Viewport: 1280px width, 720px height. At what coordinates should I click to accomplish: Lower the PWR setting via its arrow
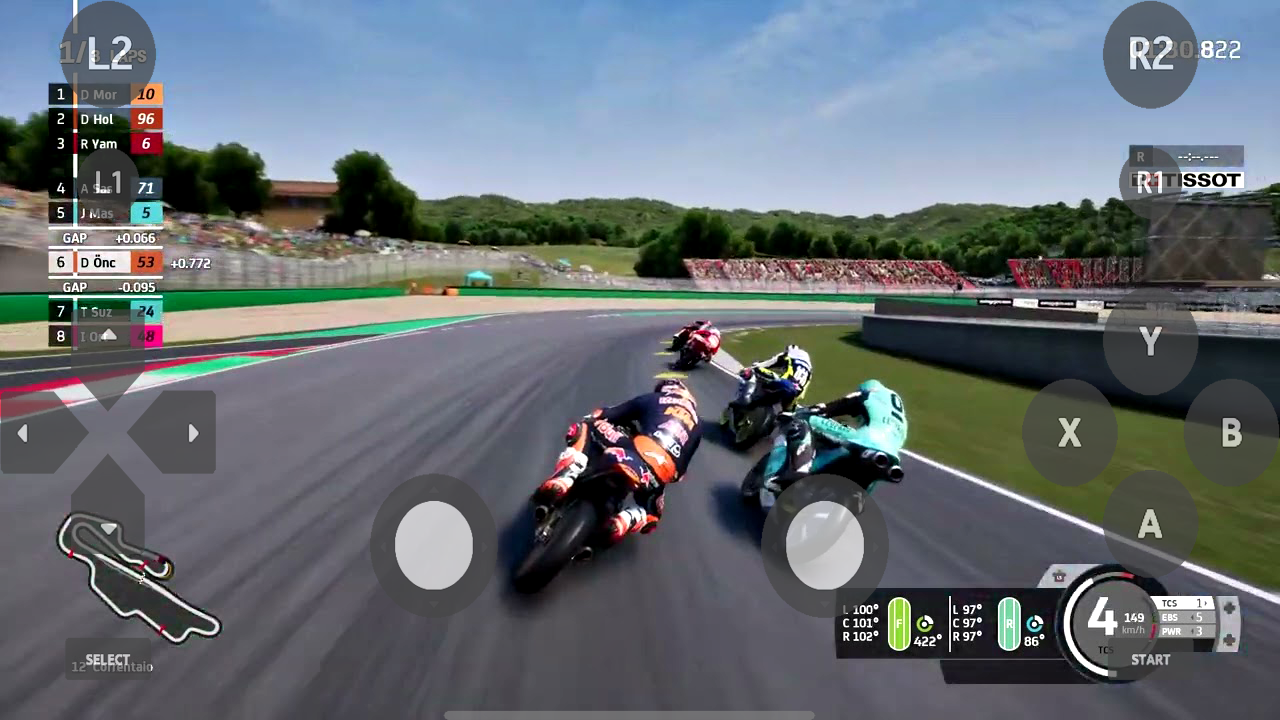coord(1192,631)
